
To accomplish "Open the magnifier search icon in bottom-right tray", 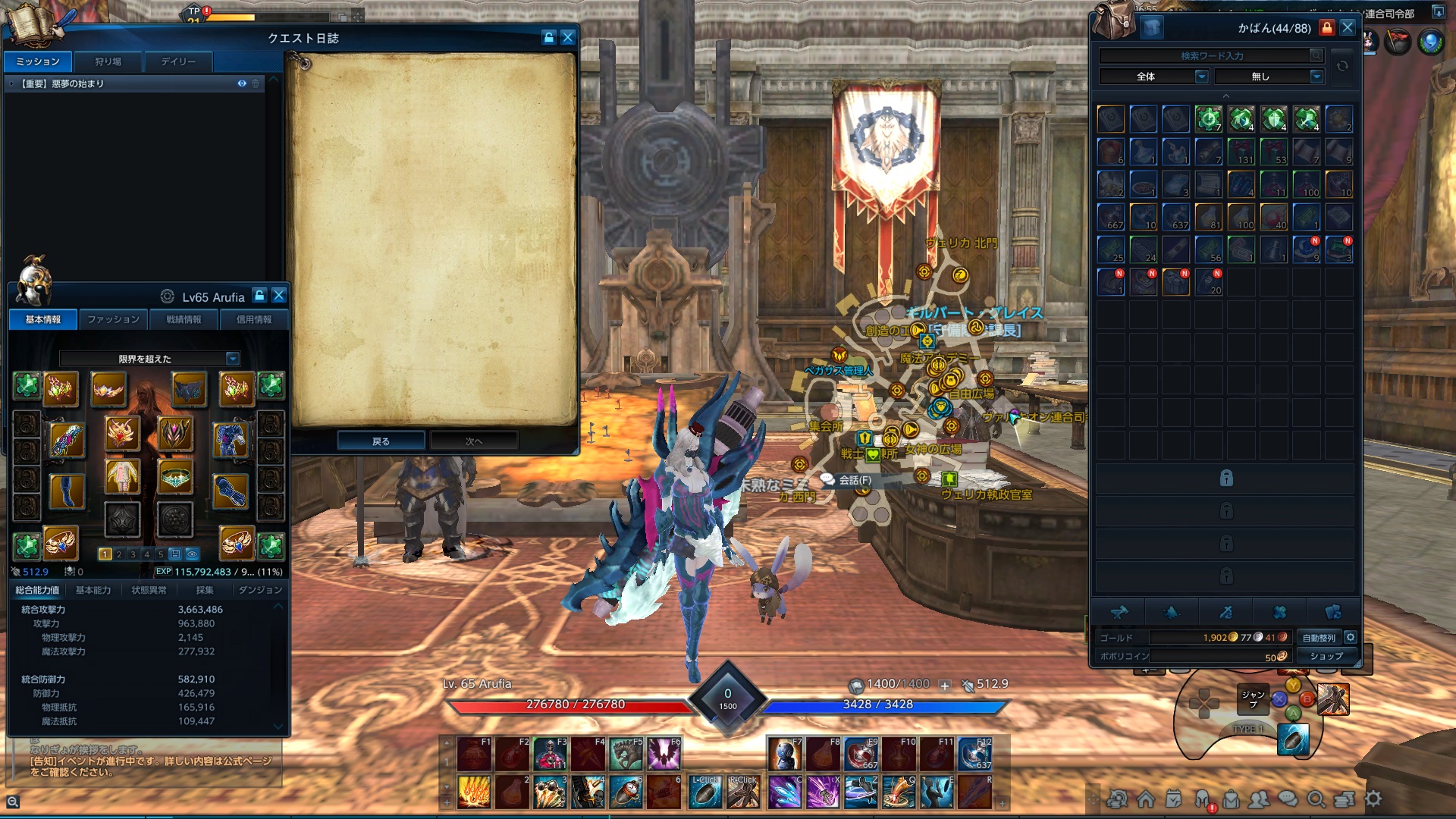I will point(1316,799).
